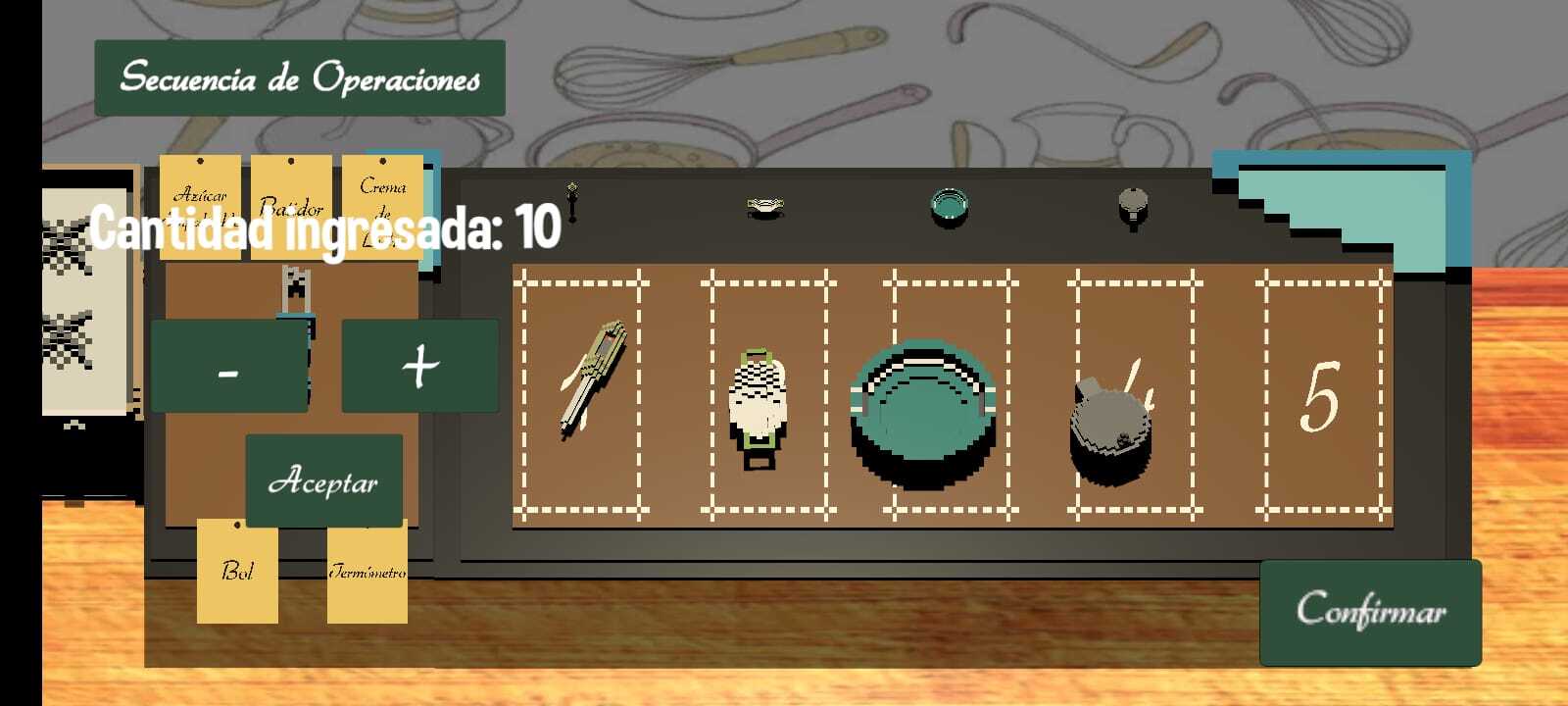Click the small whisk icon above the slots
This screenshot has width=1568, height=706.
click(x=571, y=201)
